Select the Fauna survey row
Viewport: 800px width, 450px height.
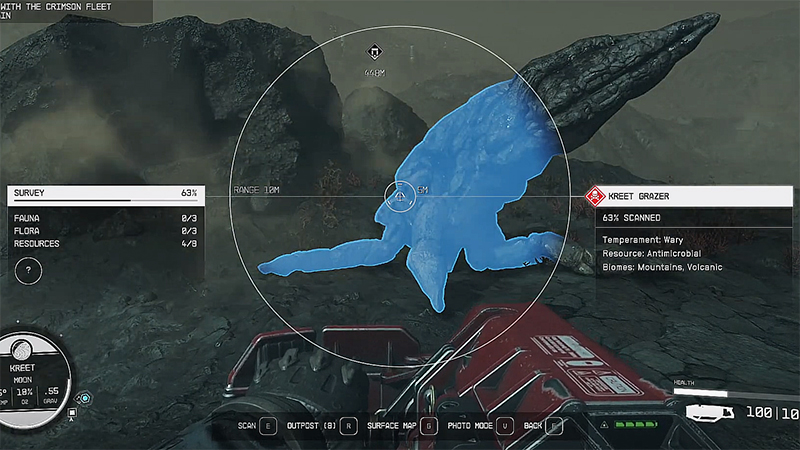105,217
